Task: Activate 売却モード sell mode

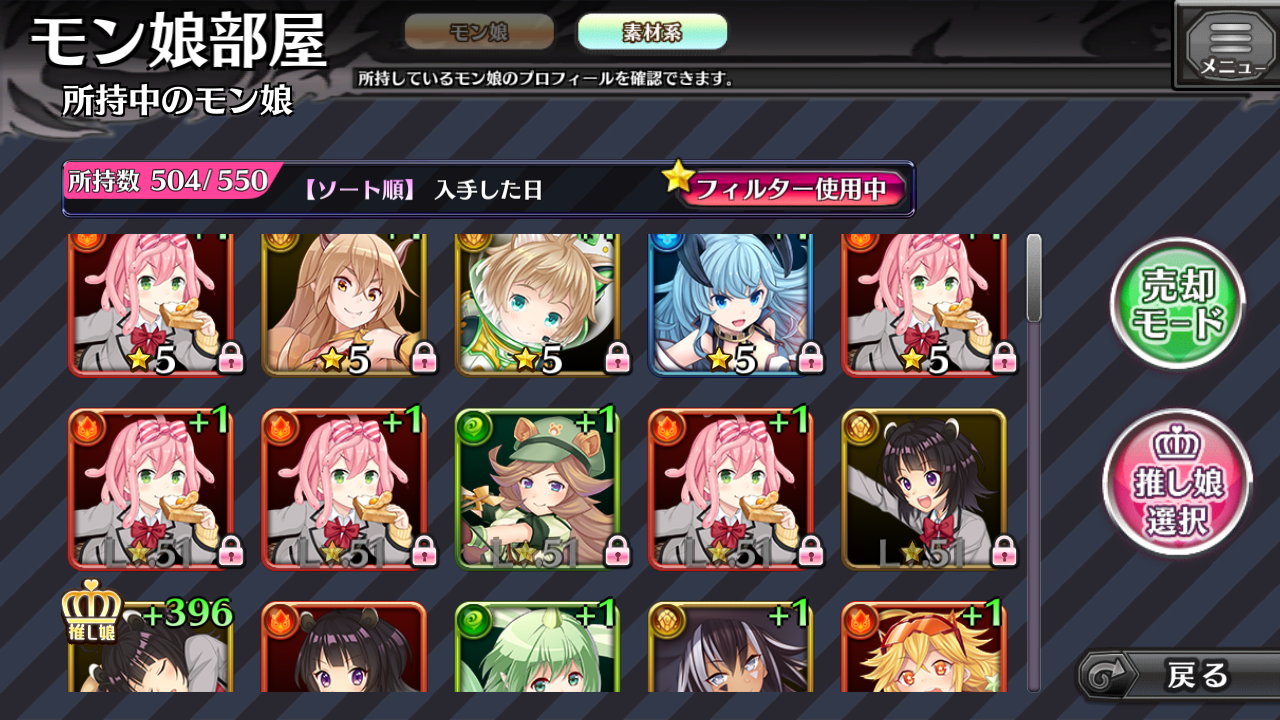Action: click(x=1177, y=305)
